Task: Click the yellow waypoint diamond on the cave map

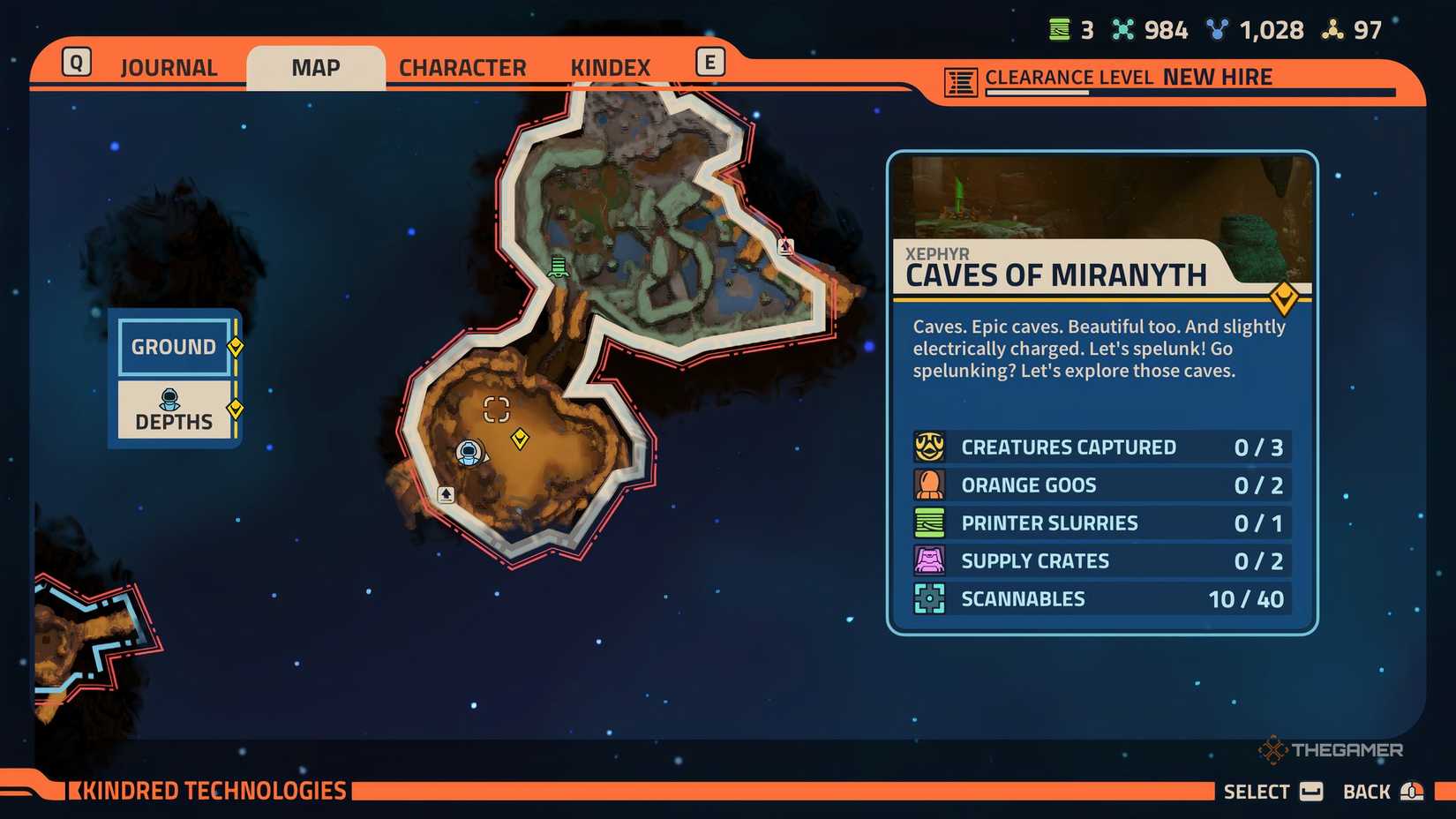Action: click(519, 438)
